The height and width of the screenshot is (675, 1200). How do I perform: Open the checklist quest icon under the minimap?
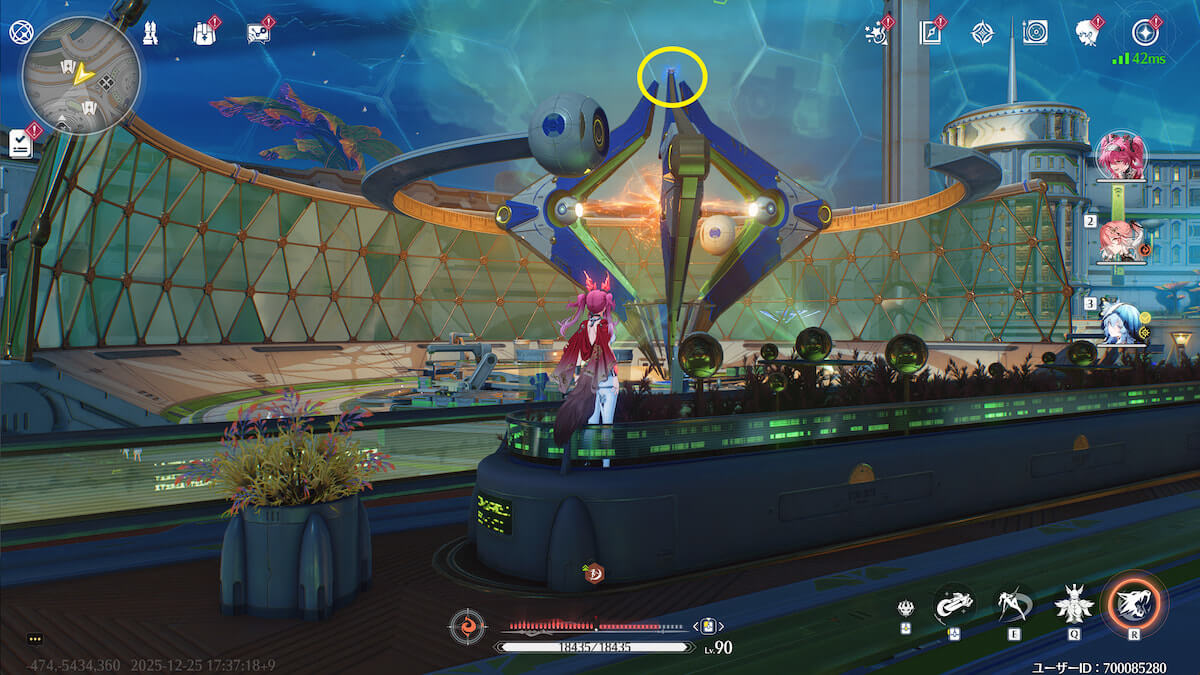point(21,143)
